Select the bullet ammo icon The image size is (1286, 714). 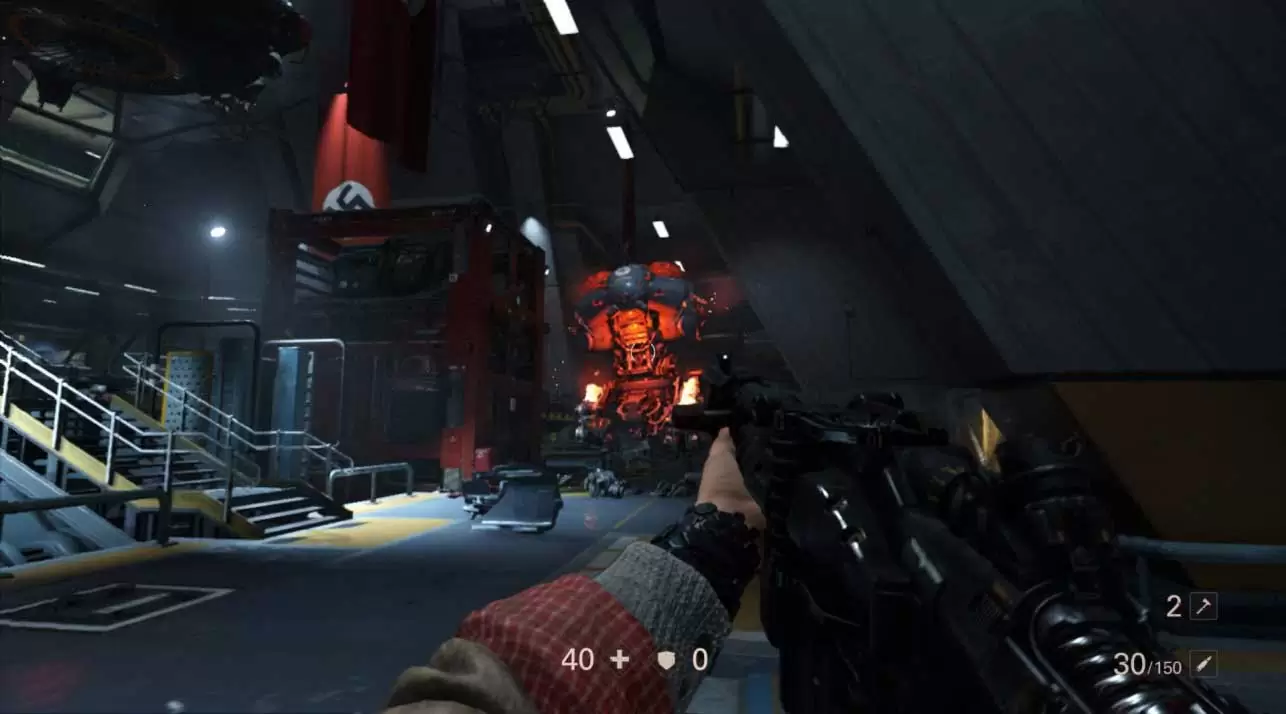[1203, 664]
